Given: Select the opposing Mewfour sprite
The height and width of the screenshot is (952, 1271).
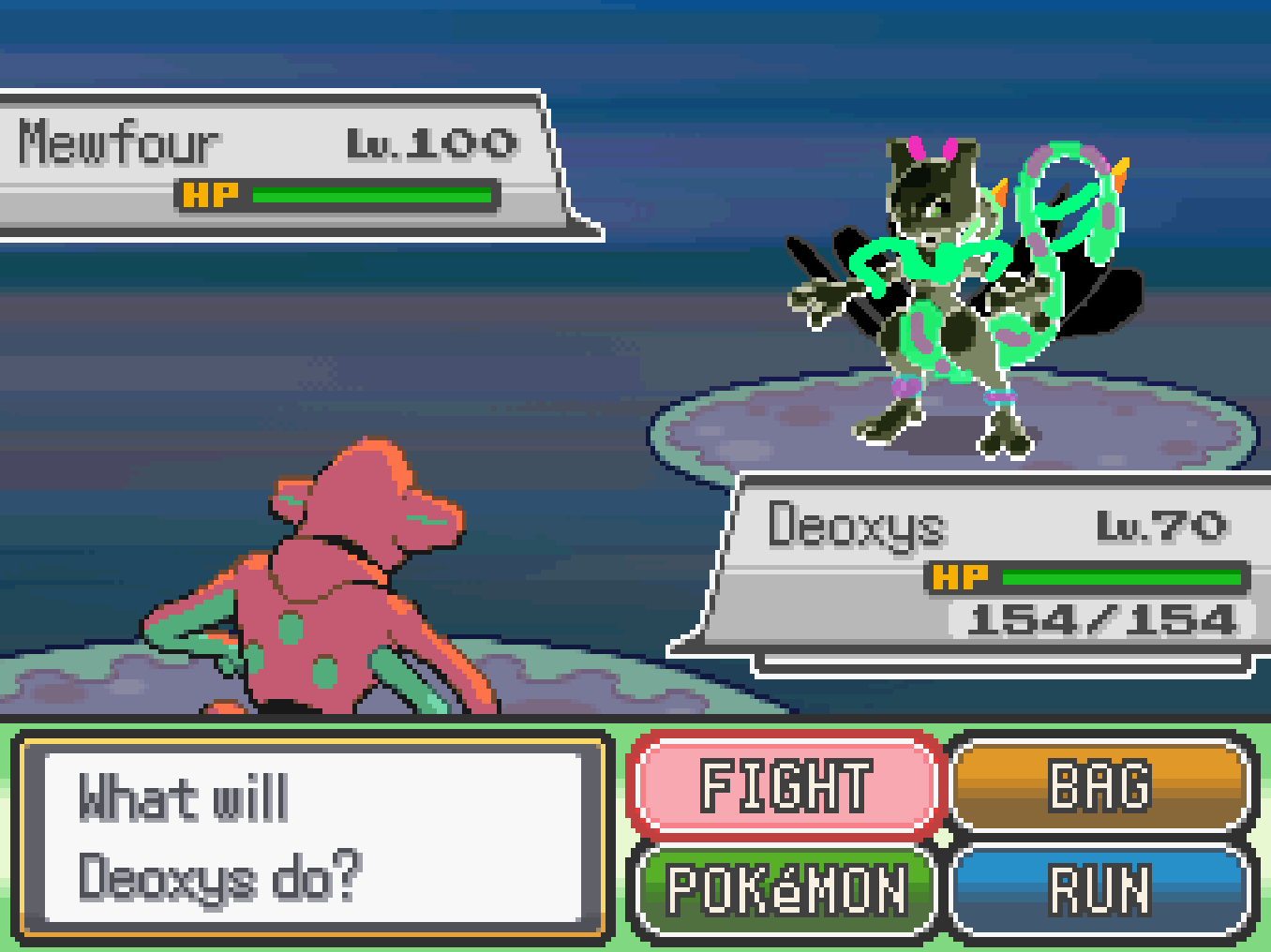Looking at the screenshot, I should (x=937, y=281).
